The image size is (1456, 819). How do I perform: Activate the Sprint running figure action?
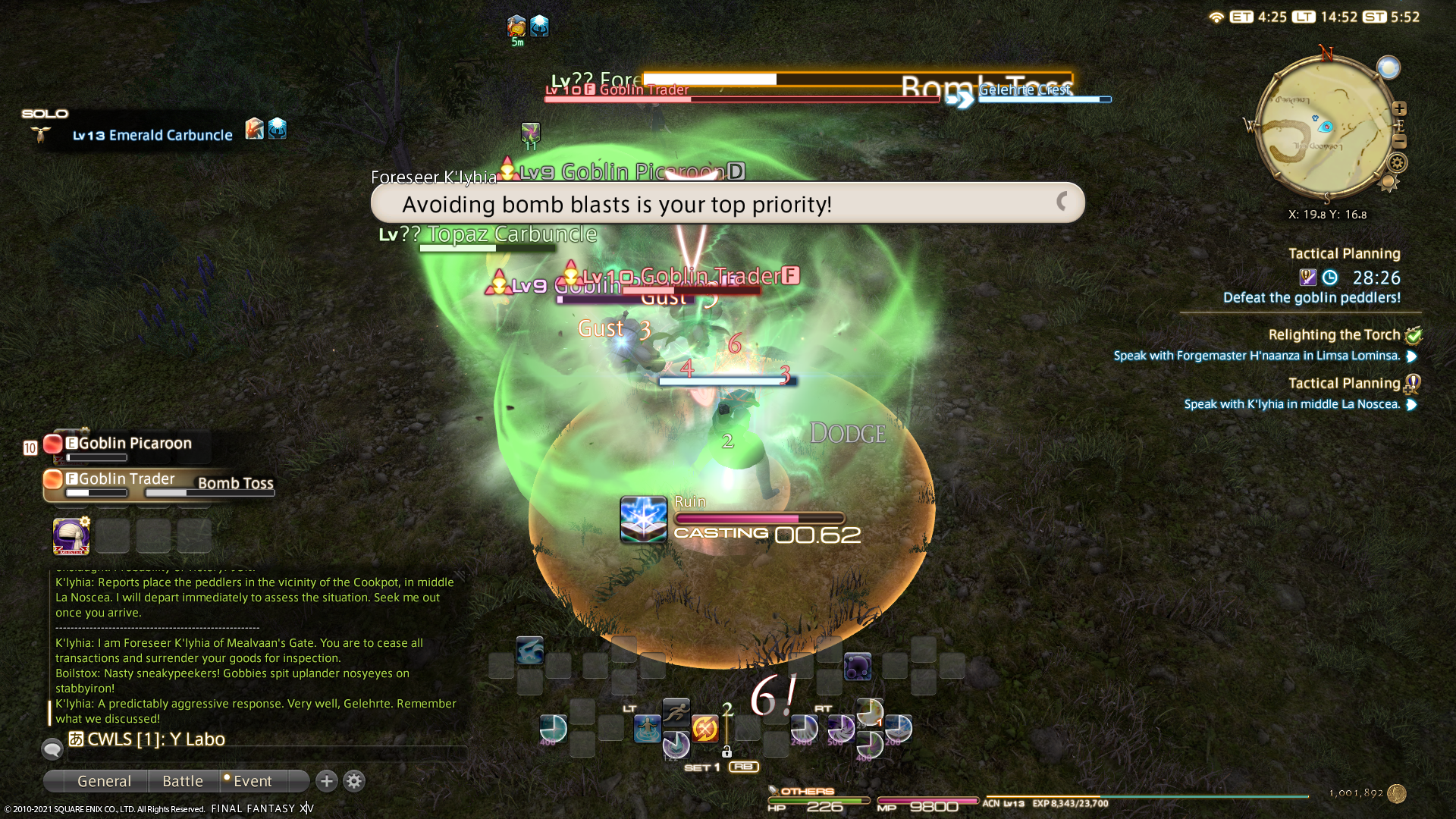tap(676, 711)
